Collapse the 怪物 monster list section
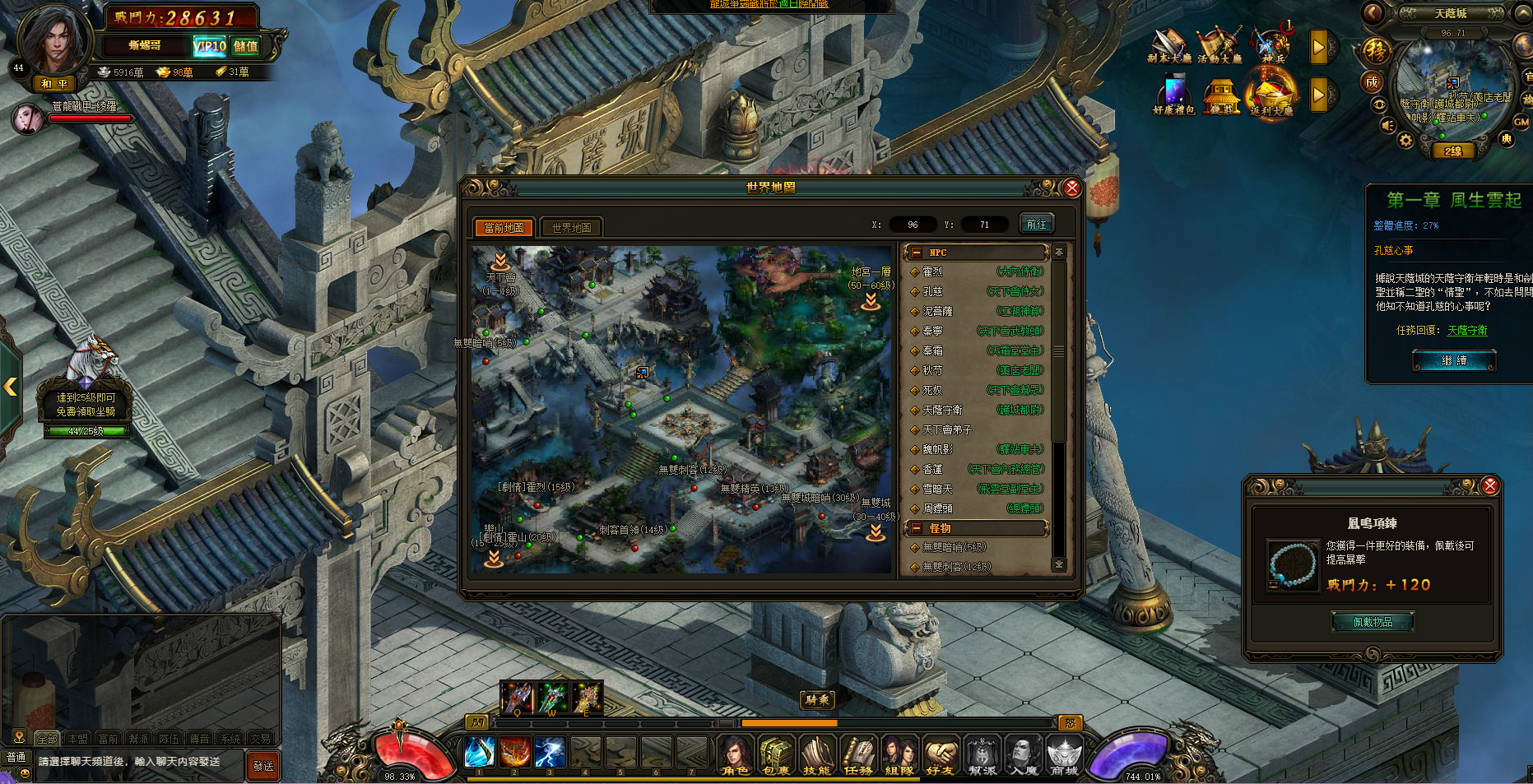The image size is (1533, 784). tap(917, 528)
